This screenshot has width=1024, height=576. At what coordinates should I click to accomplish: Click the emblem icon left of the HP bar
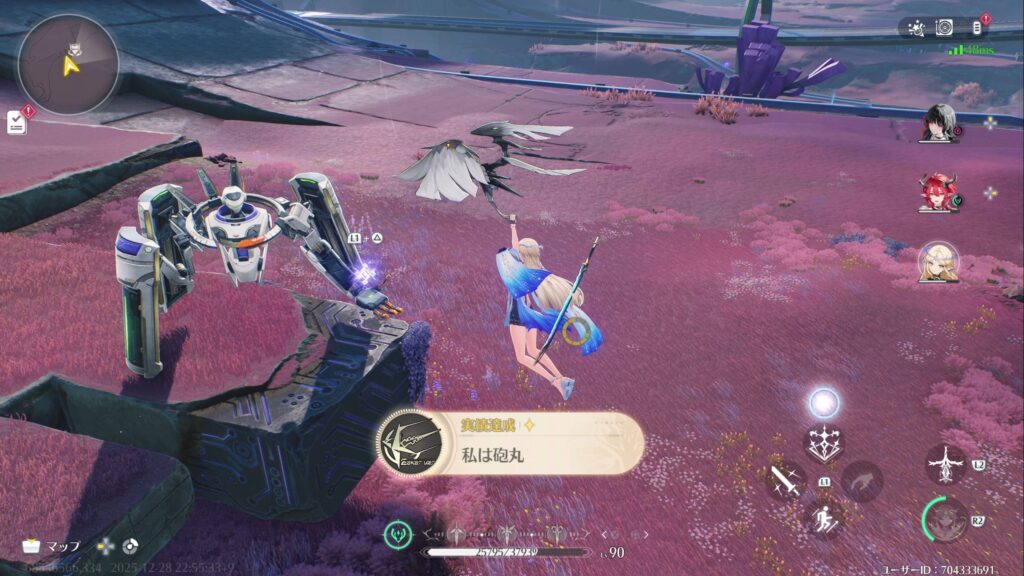(x=399, y=534)
